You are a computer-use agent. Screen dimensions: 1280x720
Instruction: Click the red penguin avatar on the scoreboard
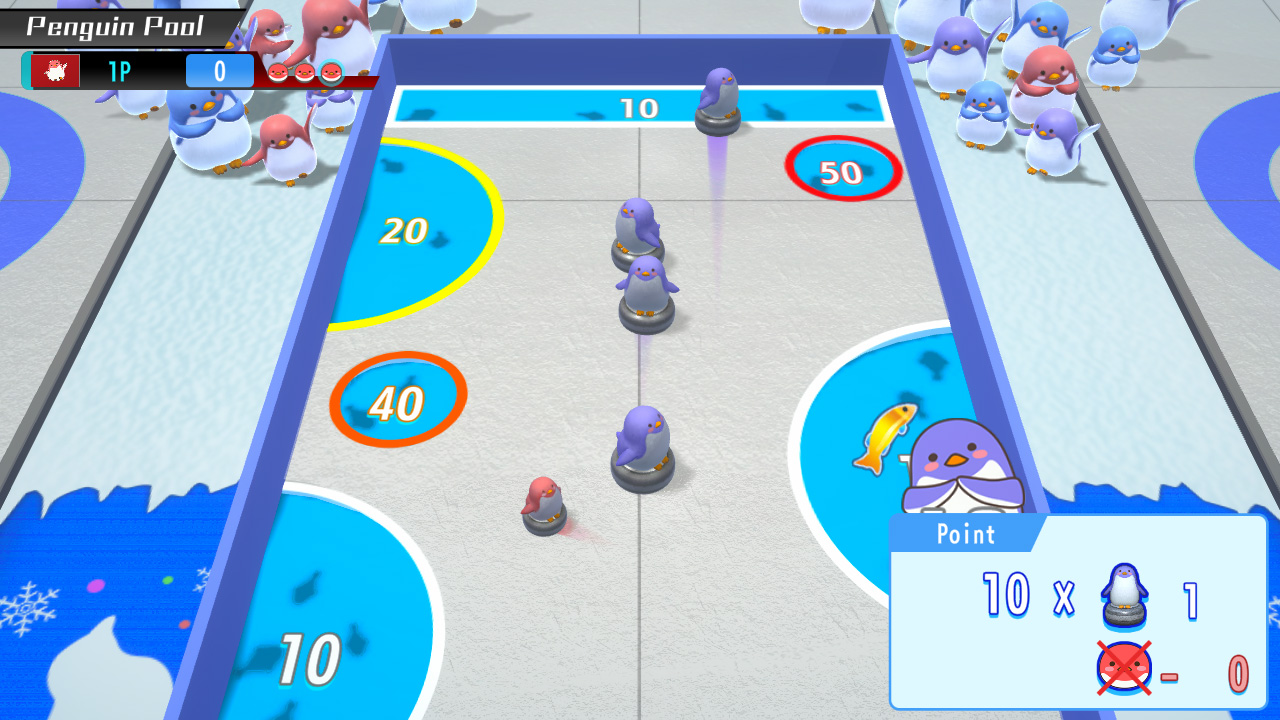pos(57,70)
